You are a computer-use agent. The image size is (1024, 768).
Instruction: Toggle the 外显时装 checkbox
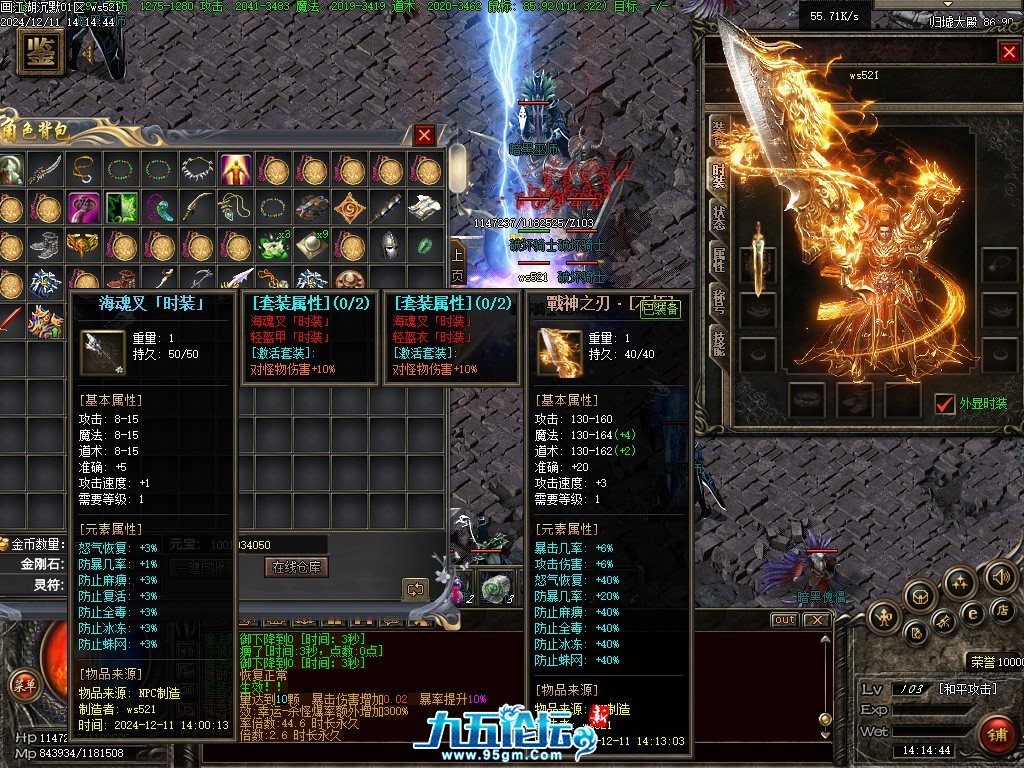(x=944, y=403)
